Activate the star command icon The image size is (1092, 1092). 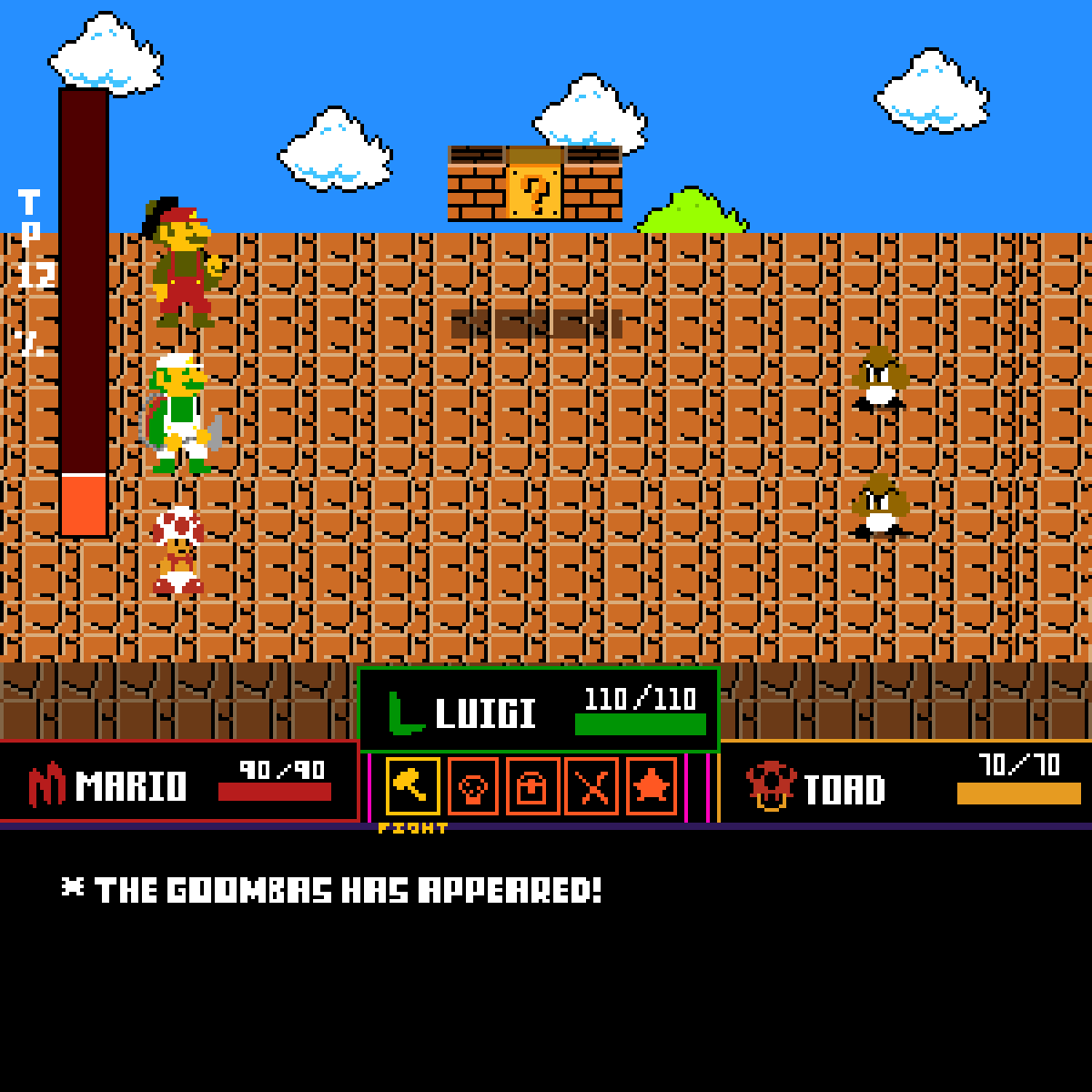(652, 786)
